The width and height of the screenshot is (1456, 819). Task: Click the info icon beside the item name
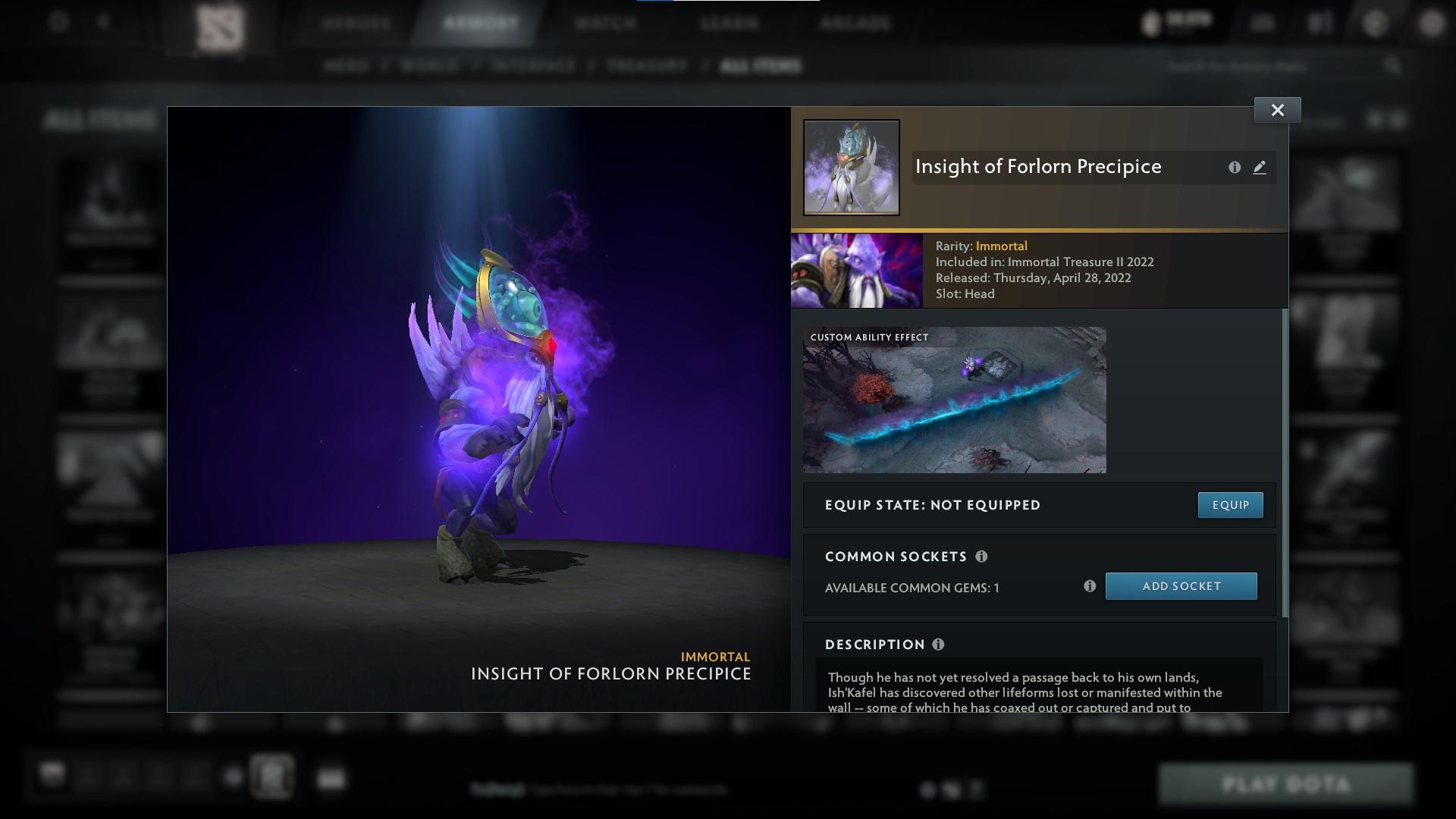[1235, 168]
